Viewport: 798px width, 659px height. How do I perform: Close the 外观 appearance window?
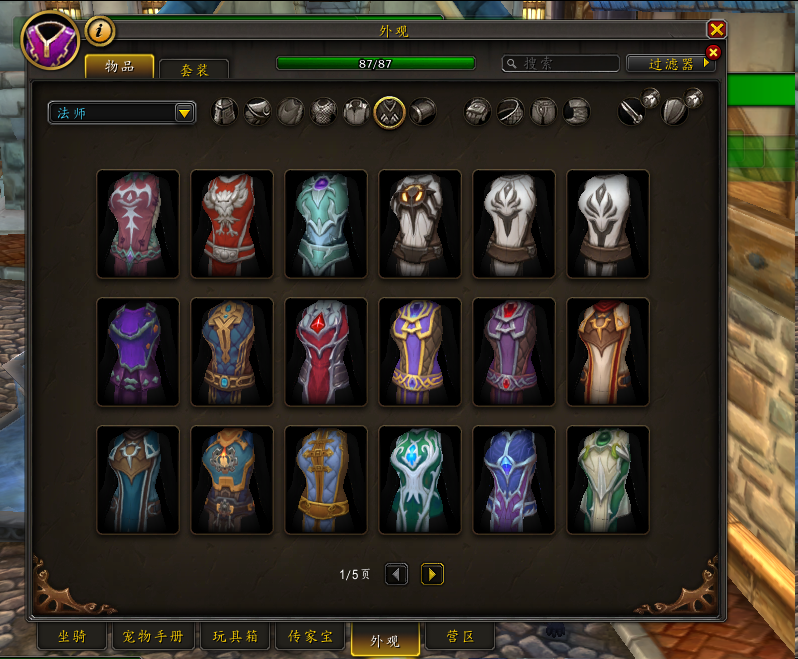click(x=716, y=30)
